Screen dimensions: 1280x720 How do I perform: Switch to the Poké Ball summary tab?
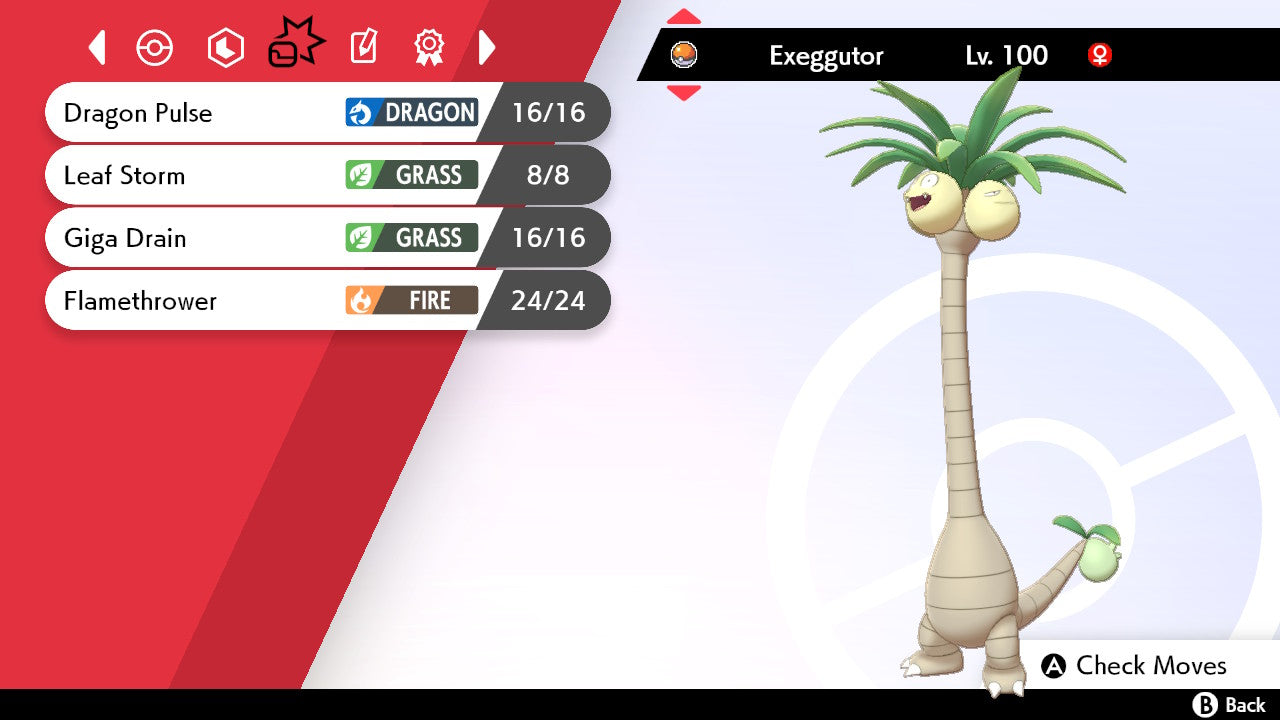(x=155, y=48)
